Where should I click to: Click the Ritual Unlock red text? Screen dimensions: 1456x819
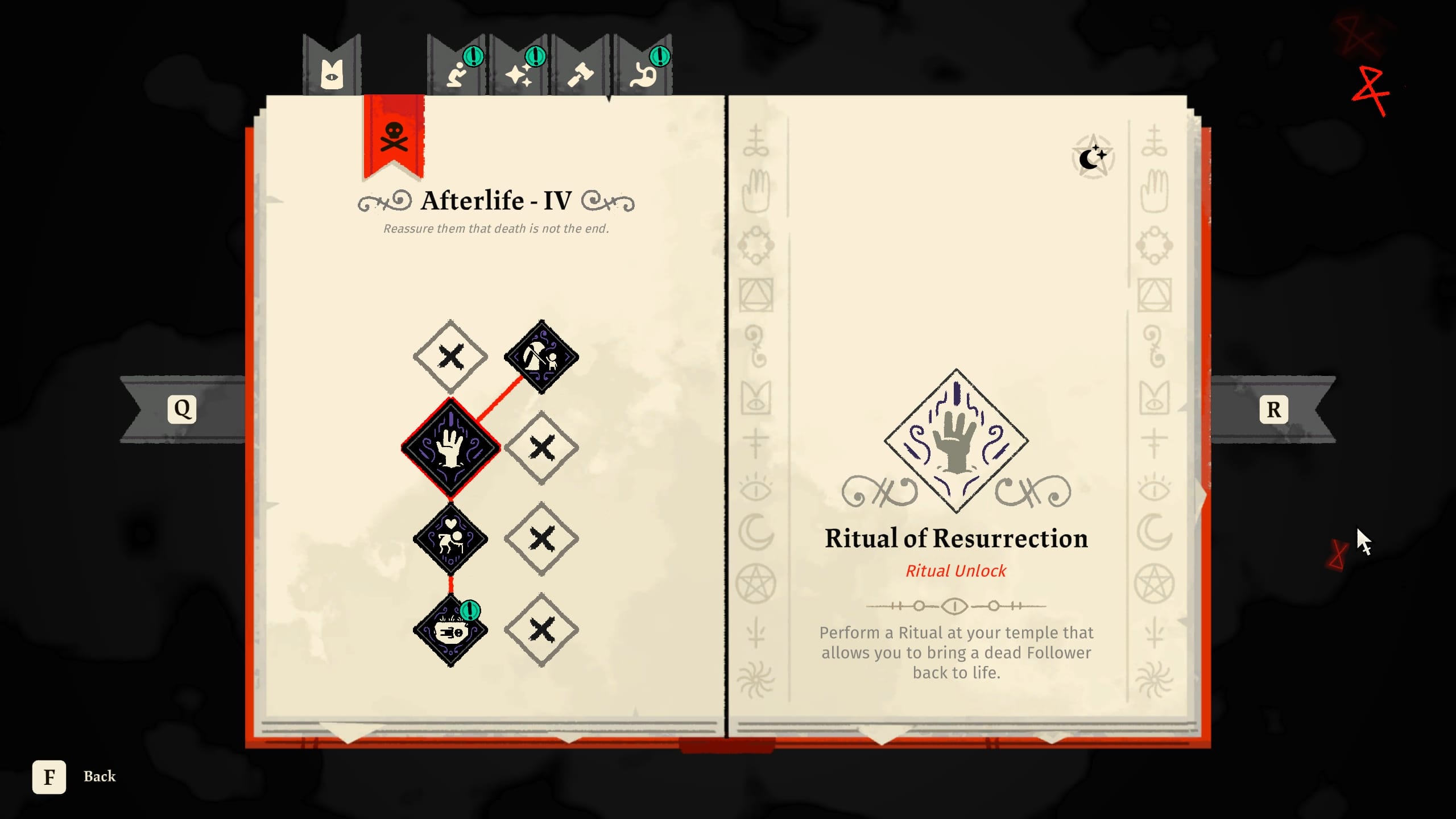957,570
